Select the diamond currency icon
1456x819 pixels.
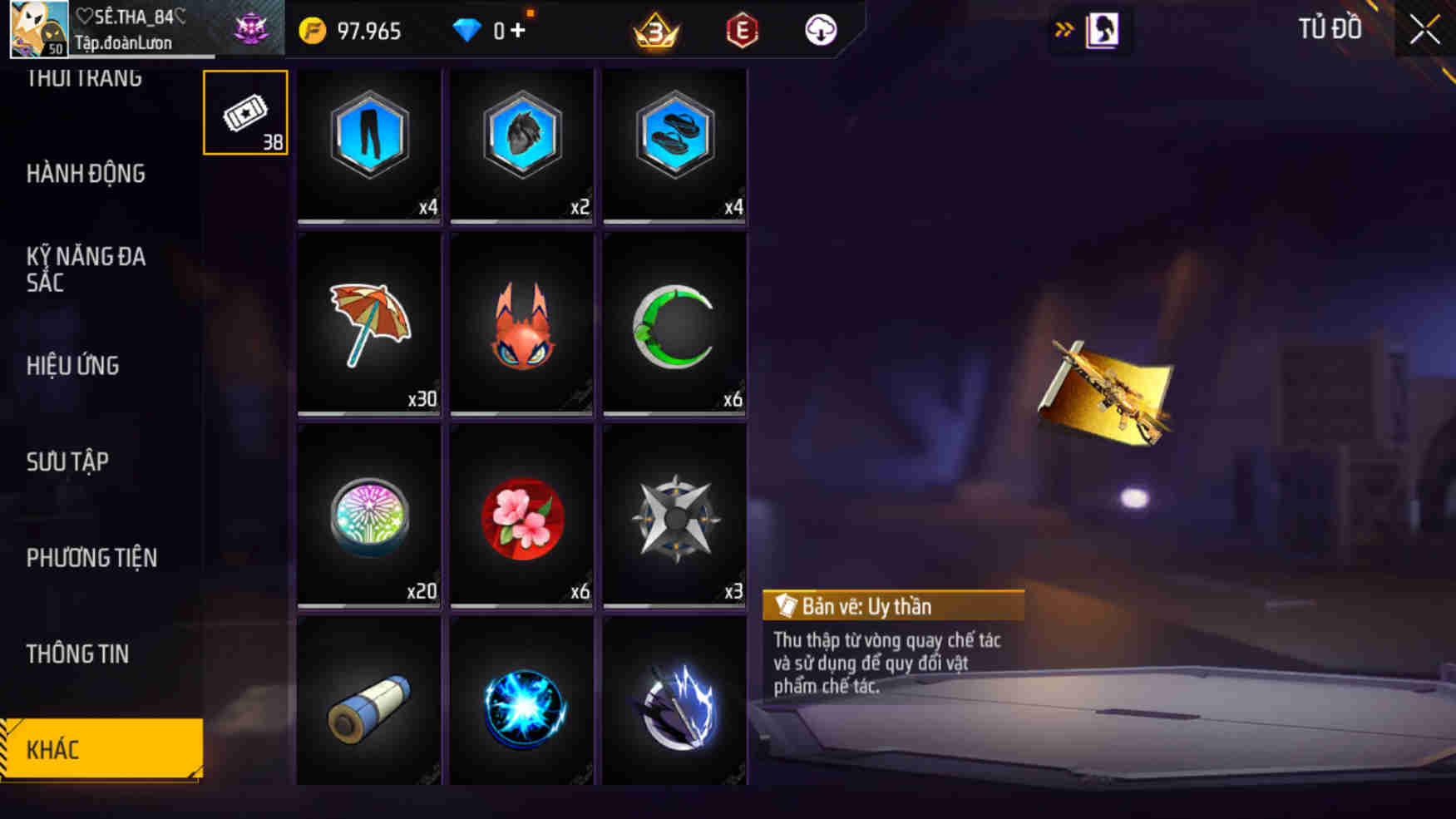tap(471, 30)
